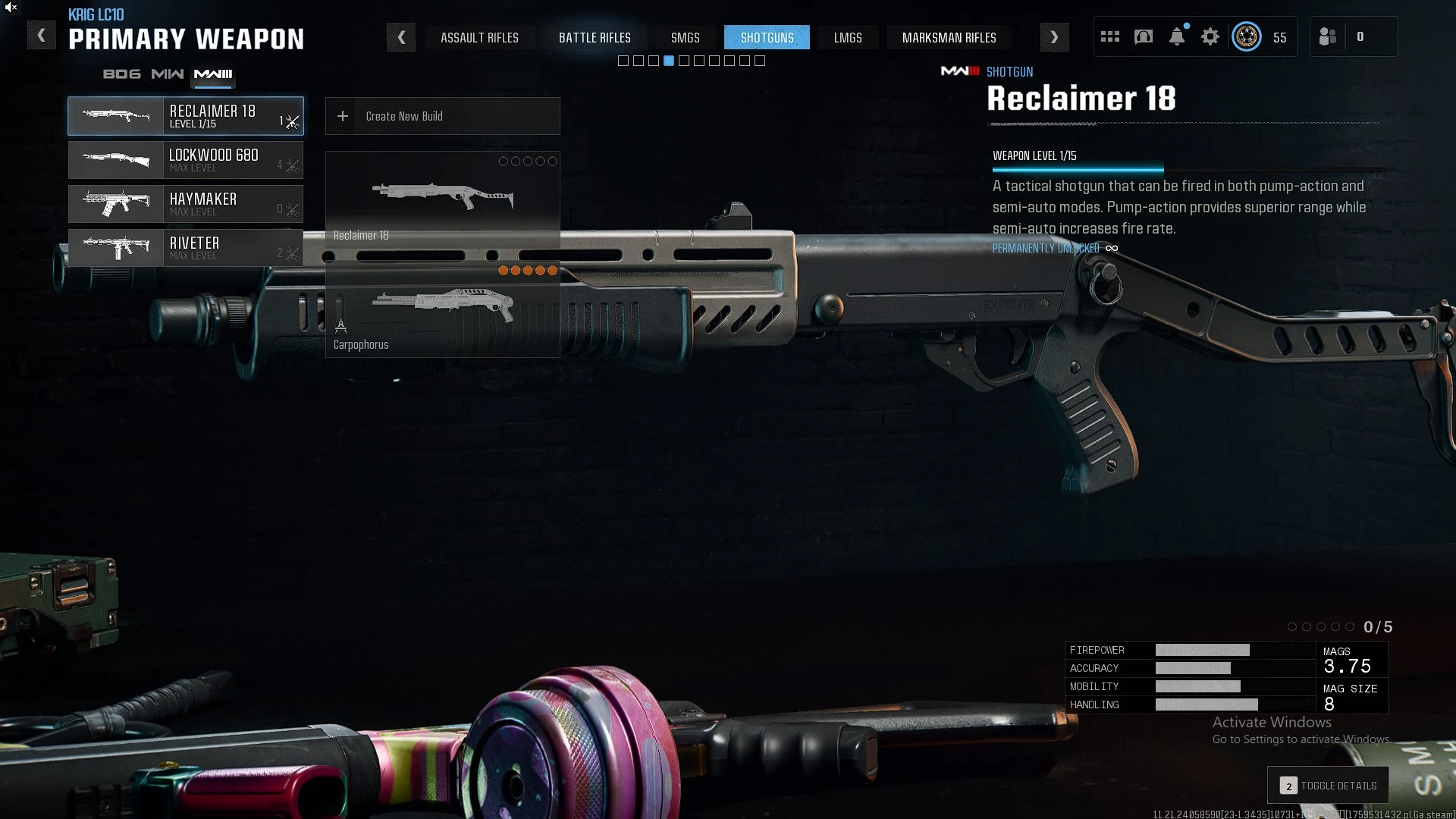Select the base Reclaimer 18 build tile
The height and width of the screenshot is (819, 1456).
tap(442, 199)
